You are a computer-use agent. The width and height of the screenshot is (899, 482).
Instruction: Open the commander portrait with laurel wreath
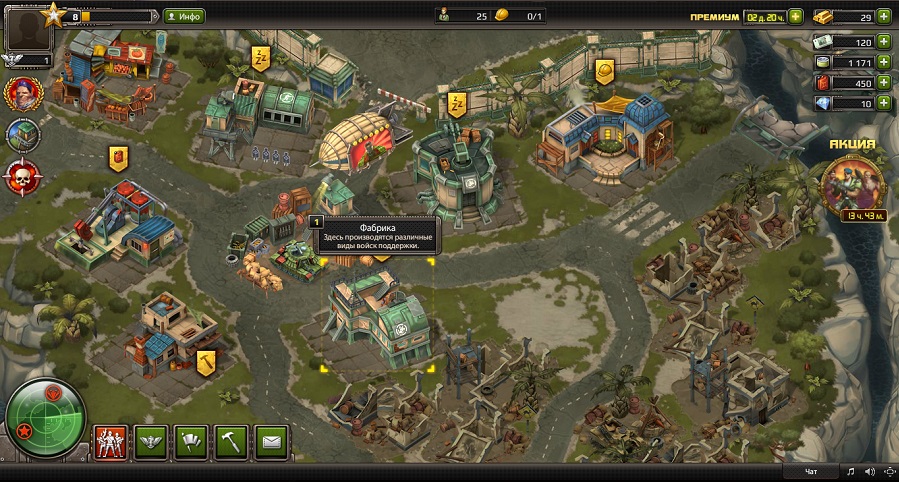pyautogui.click(x=21, y=94)
